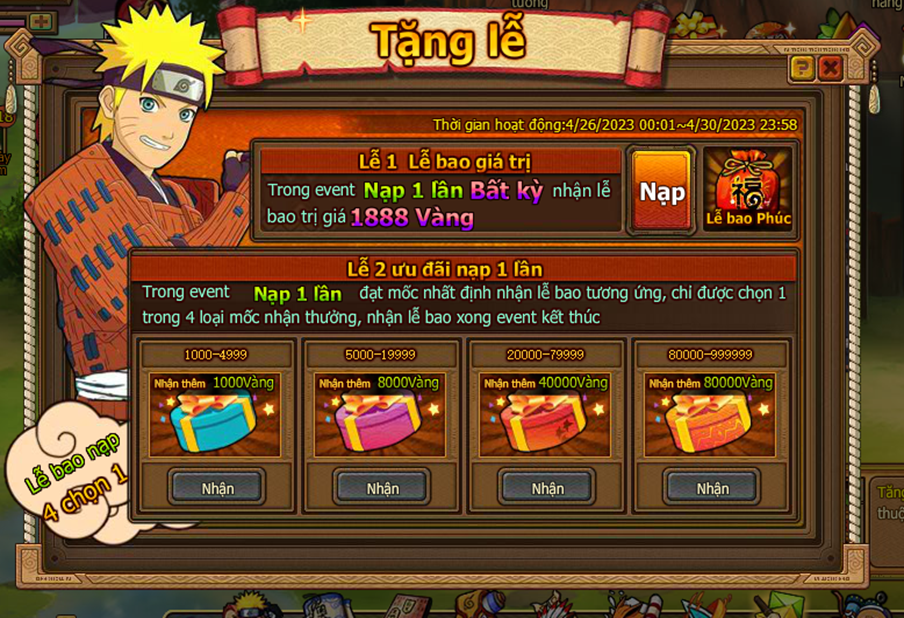Select the Lễ bao Phúc gift bag
904x618 pixels.
tap(748, 189)
